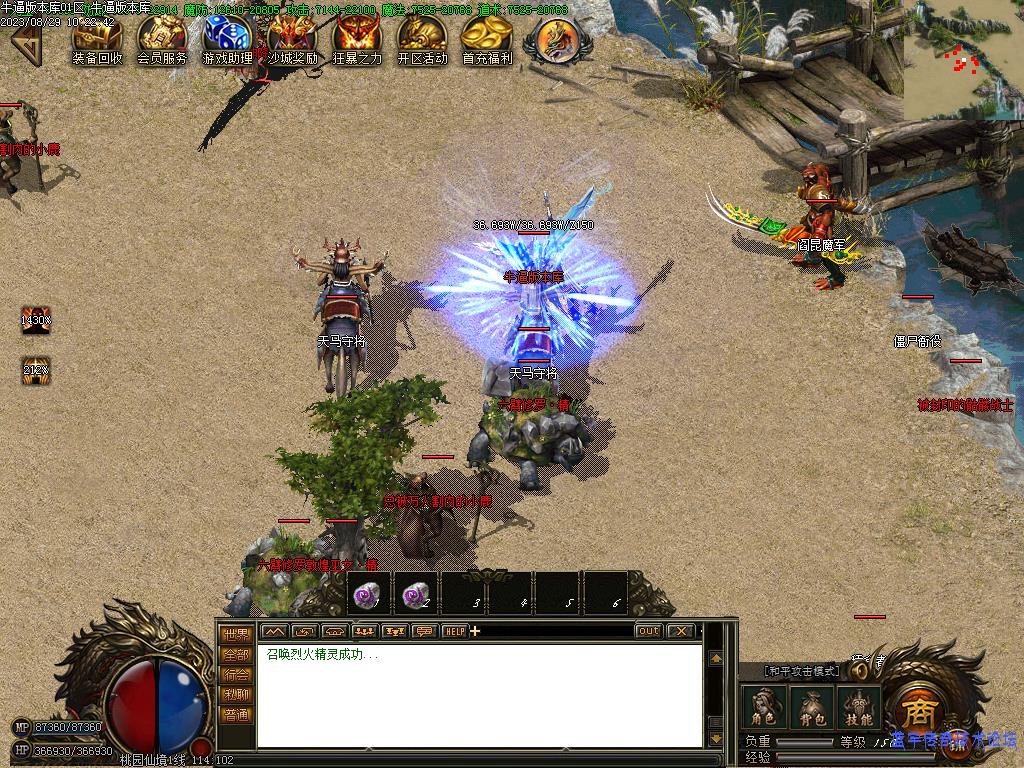Select the 行会 guild chat tab
1024x768 pixels.
[237, 674]
